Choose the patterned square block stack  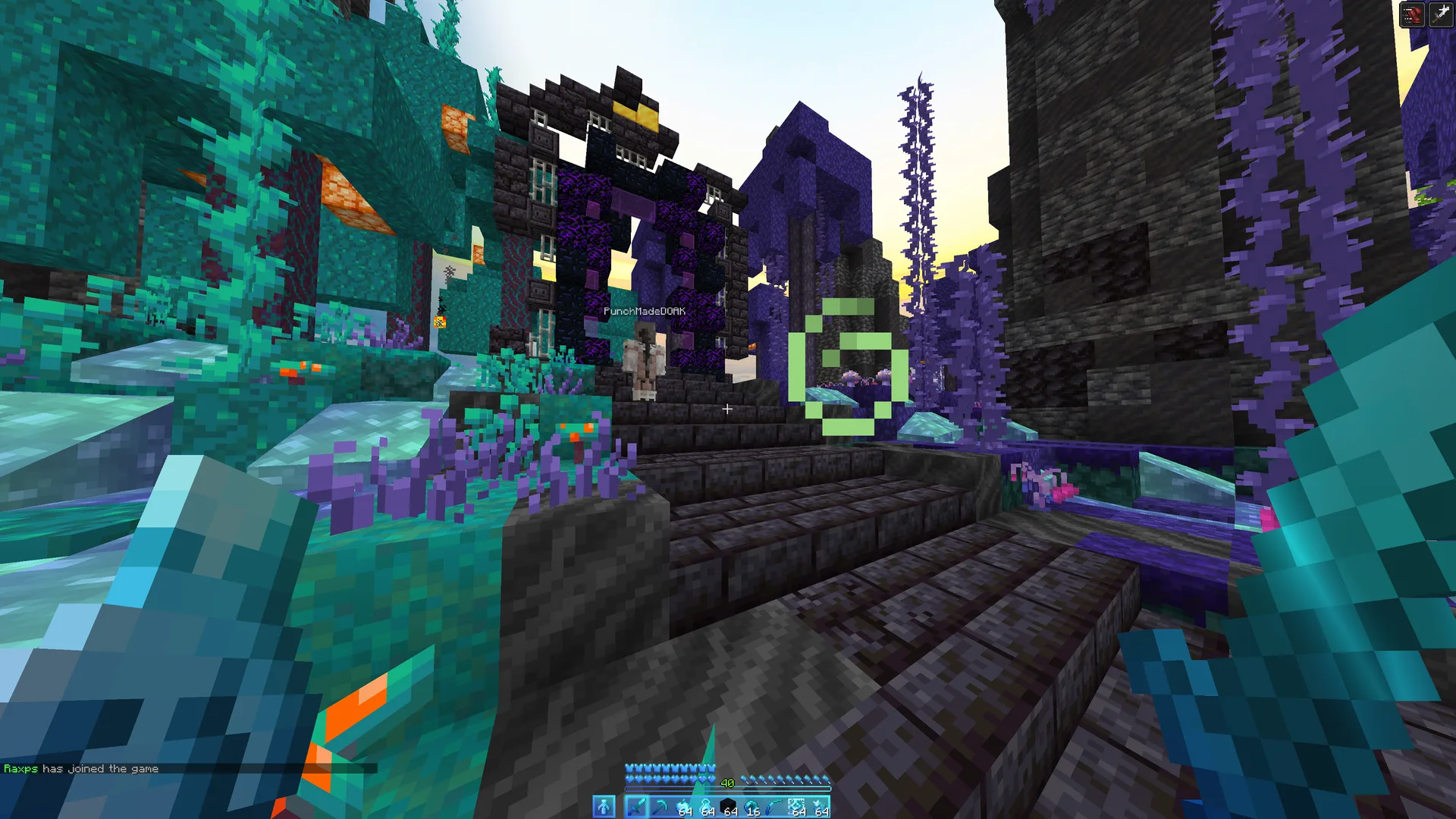click(x=797, y=807)
